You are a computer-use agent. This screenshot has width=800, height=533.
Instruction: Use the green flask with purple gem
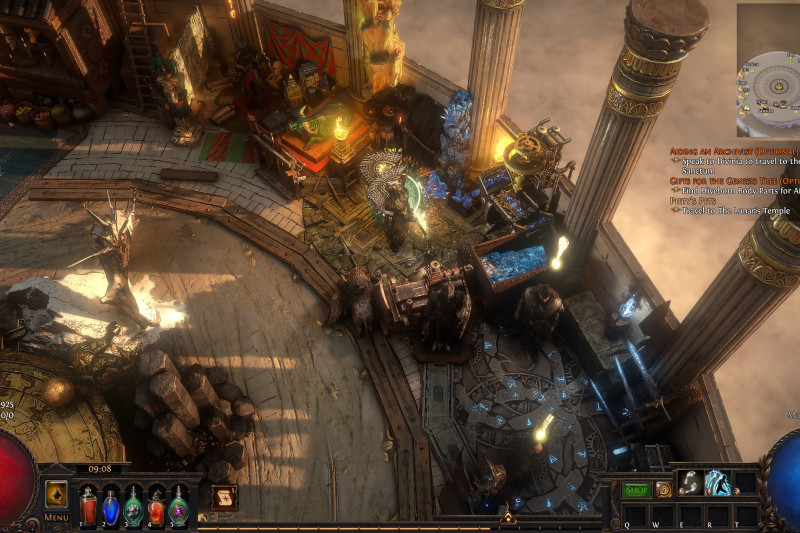pyautogui.click(x=179, y=505)
